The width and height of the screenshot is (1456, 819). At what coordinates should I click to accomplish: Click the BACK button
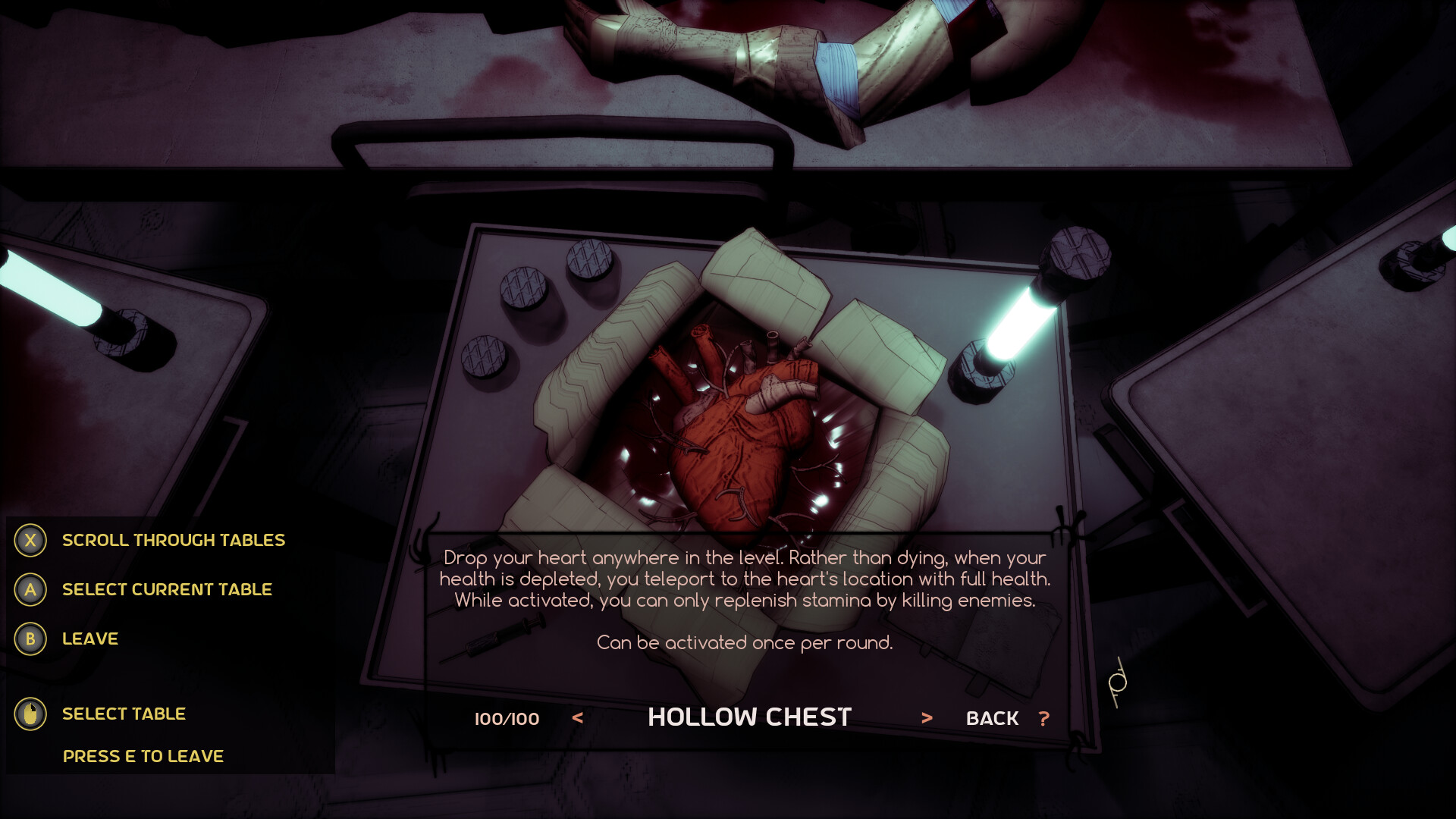pyautogui.click(x=991, y=717)
